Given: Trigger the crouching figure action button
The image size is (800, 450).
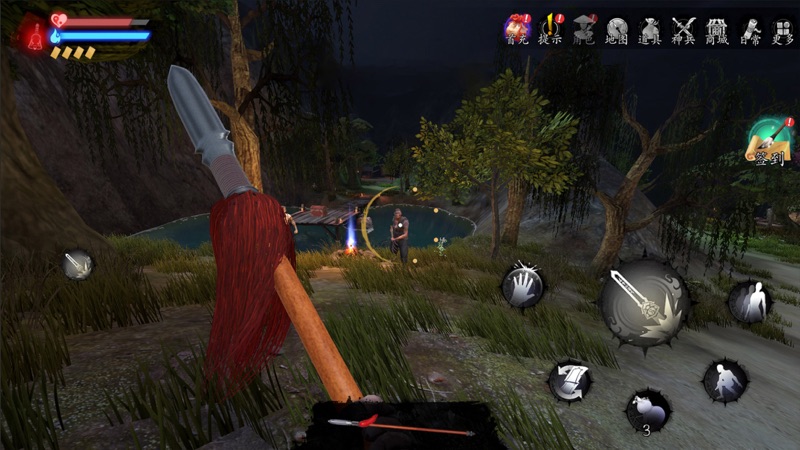Looking at the screenshot, I should (x=724, y=380).
